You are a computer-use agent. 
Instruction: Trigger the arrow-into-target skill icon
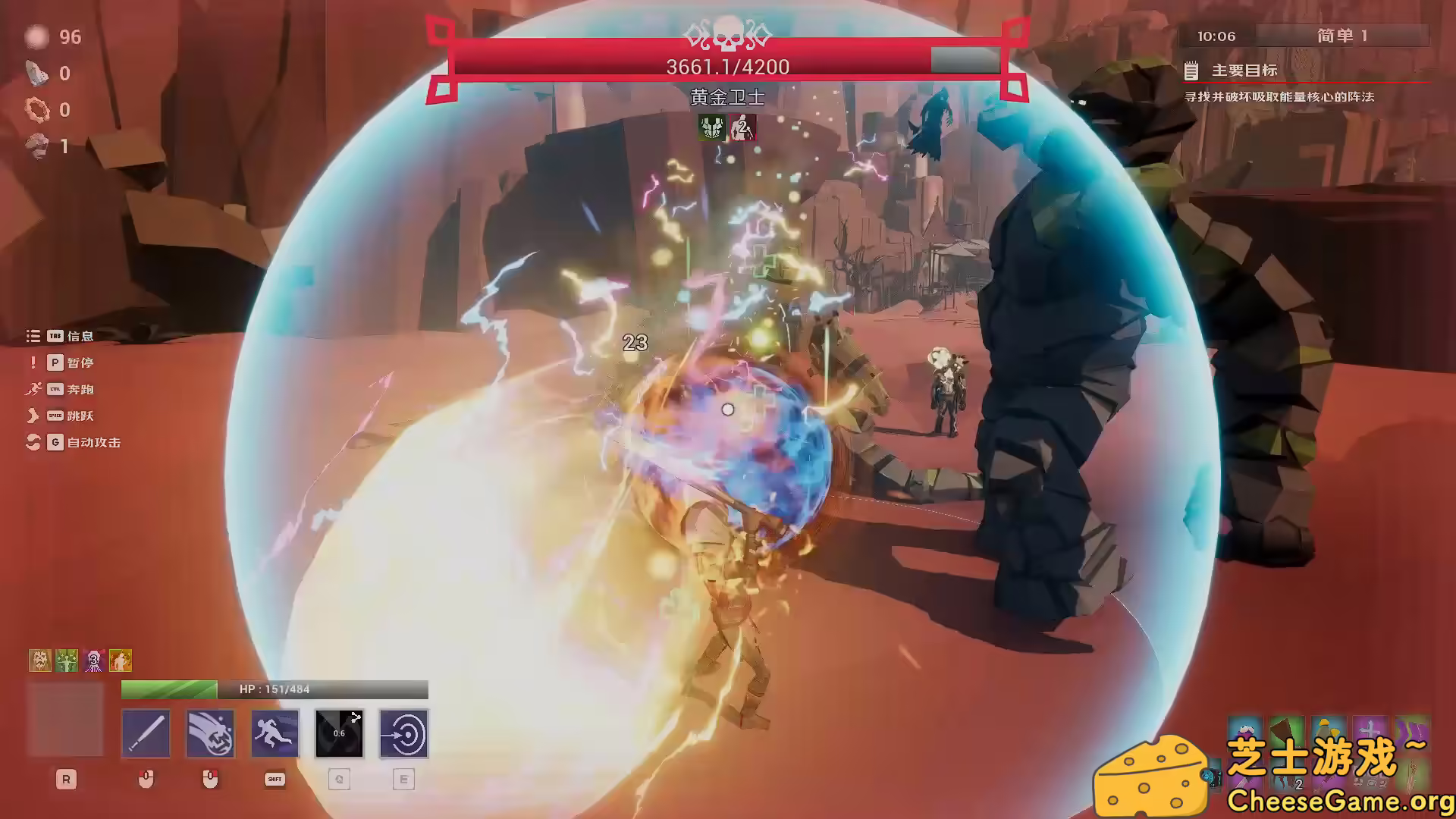coord(403,733)
